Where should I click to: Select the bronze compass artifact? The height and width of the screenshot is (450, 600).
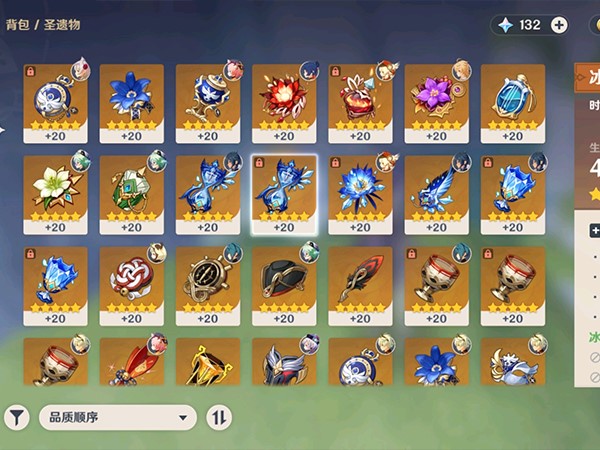click(x=207, y=280)
